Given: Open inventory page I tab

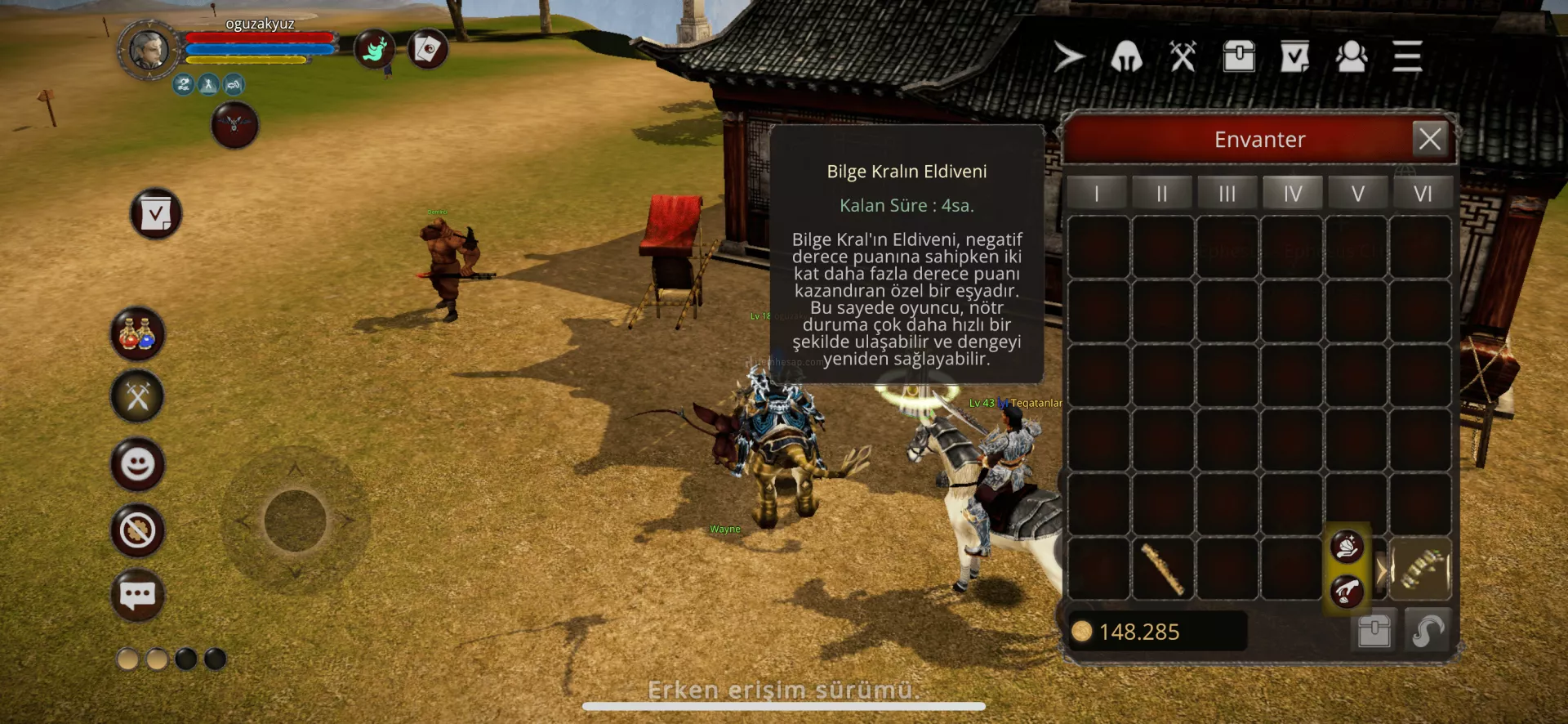Looking at the screenshot, I should [1097, 194].
